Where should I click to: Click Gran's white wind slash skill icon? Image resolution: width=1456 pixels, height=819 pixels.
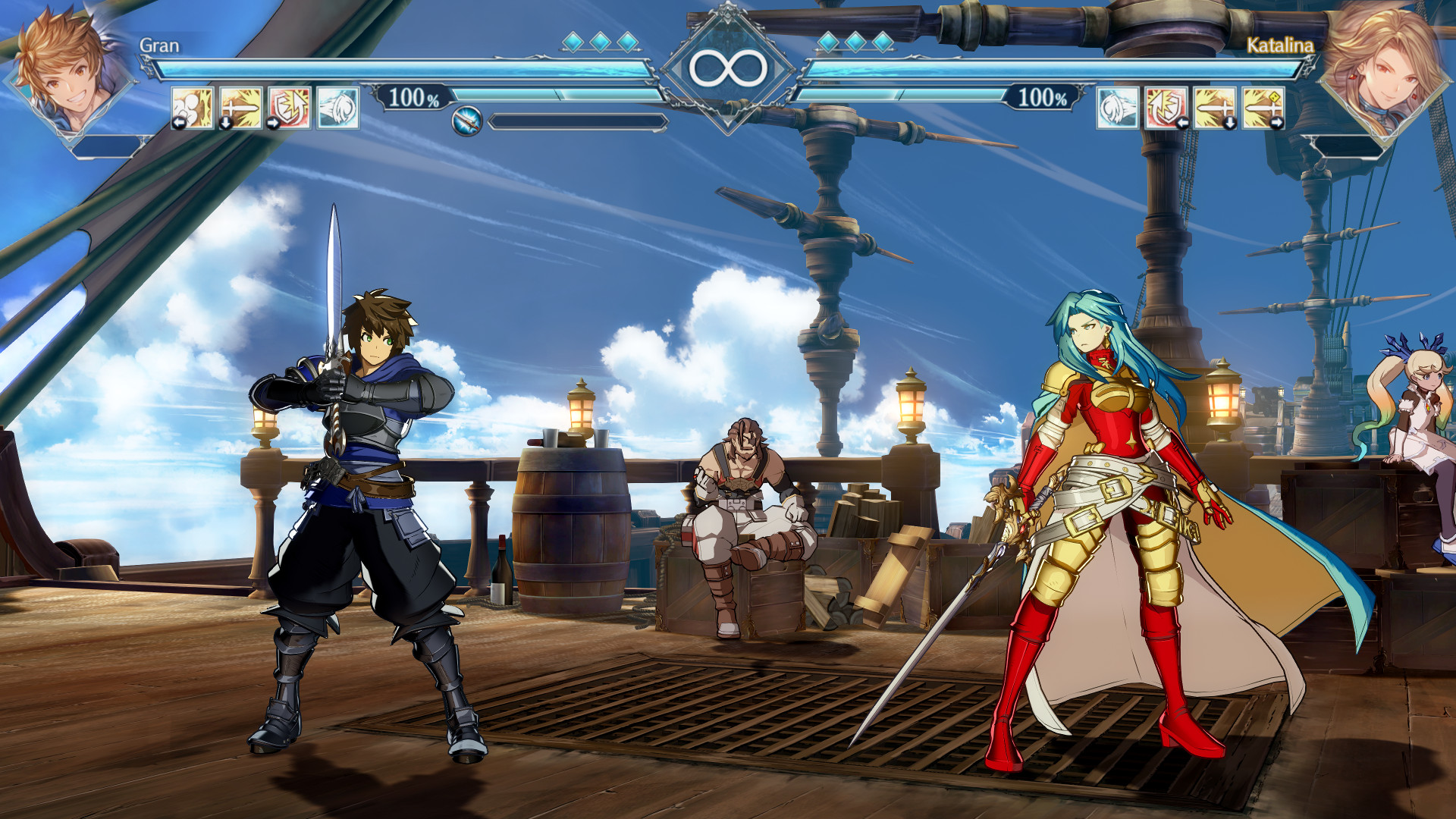click(337, 110)
